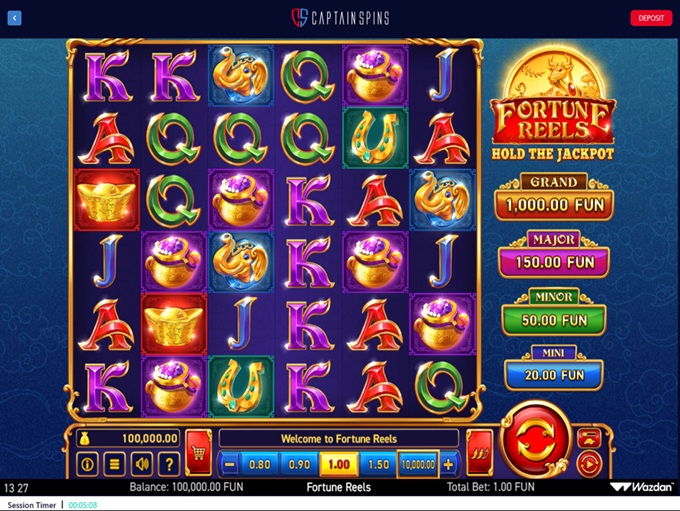Go back using the top-left arrow
680x511 pixels.
click(x=14, y=18)
